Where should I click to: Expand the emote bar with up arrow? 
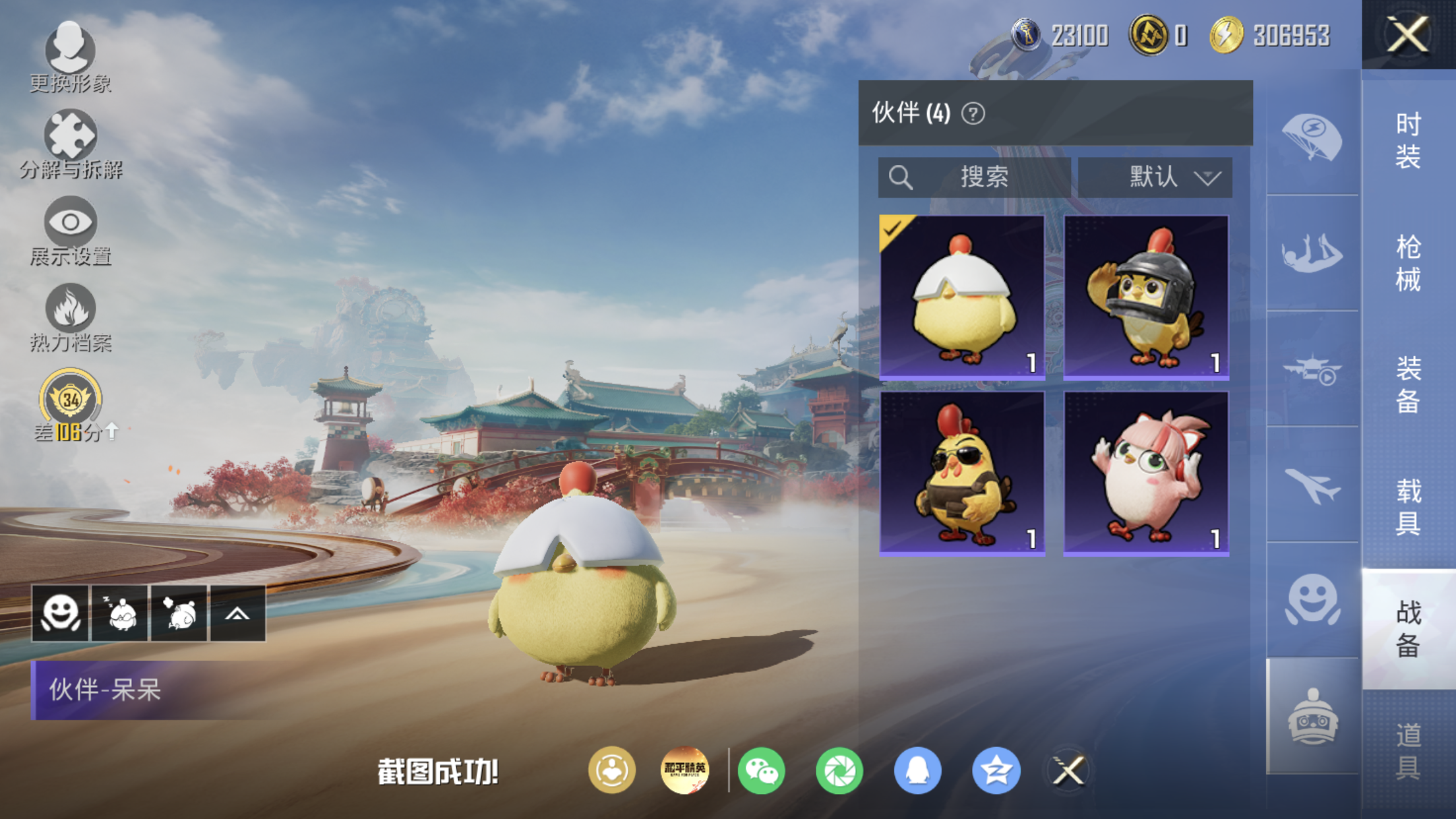click(x=237, y=614)
